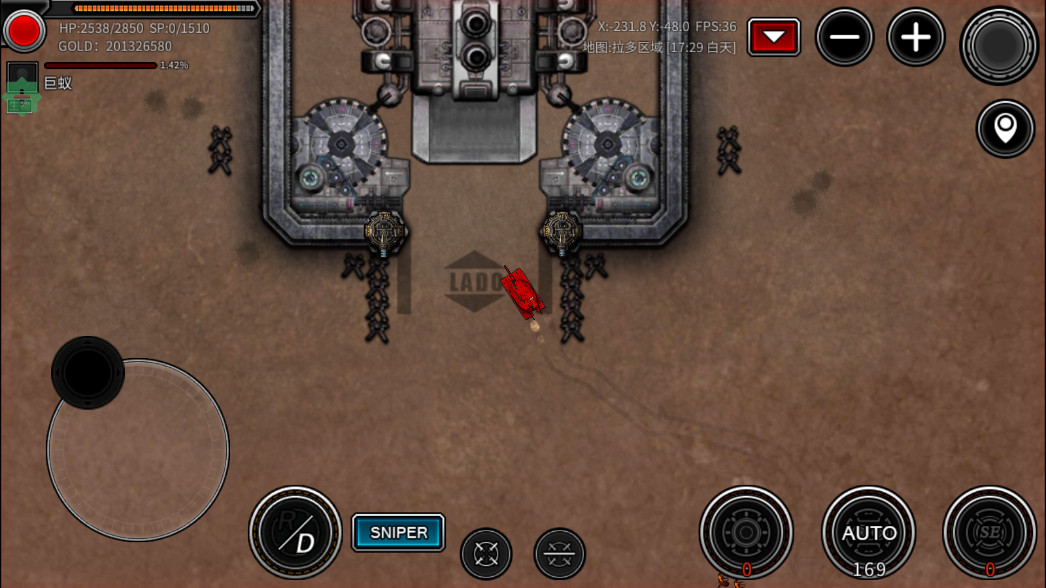Tap the crossed-out arrows icon
Screen dimensions: 1046x588
click(x=559, y=553)
